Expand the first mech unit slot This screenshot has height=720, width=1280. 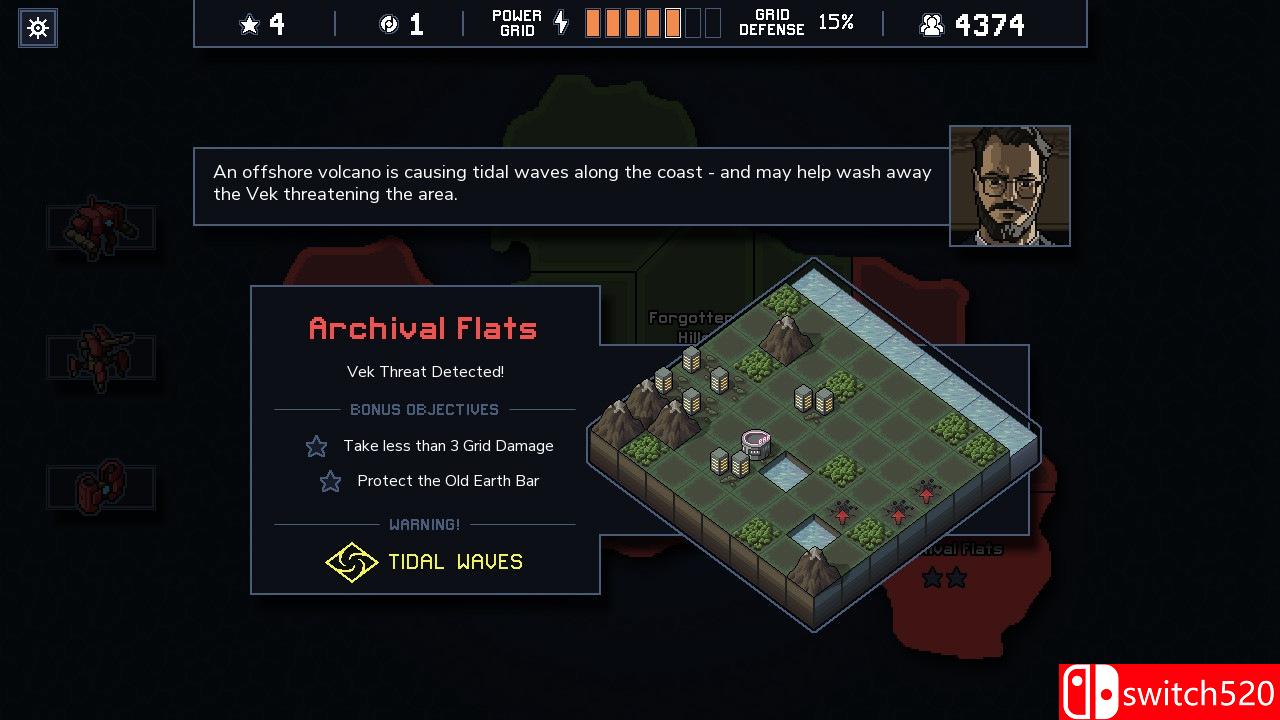pos(101,227)
